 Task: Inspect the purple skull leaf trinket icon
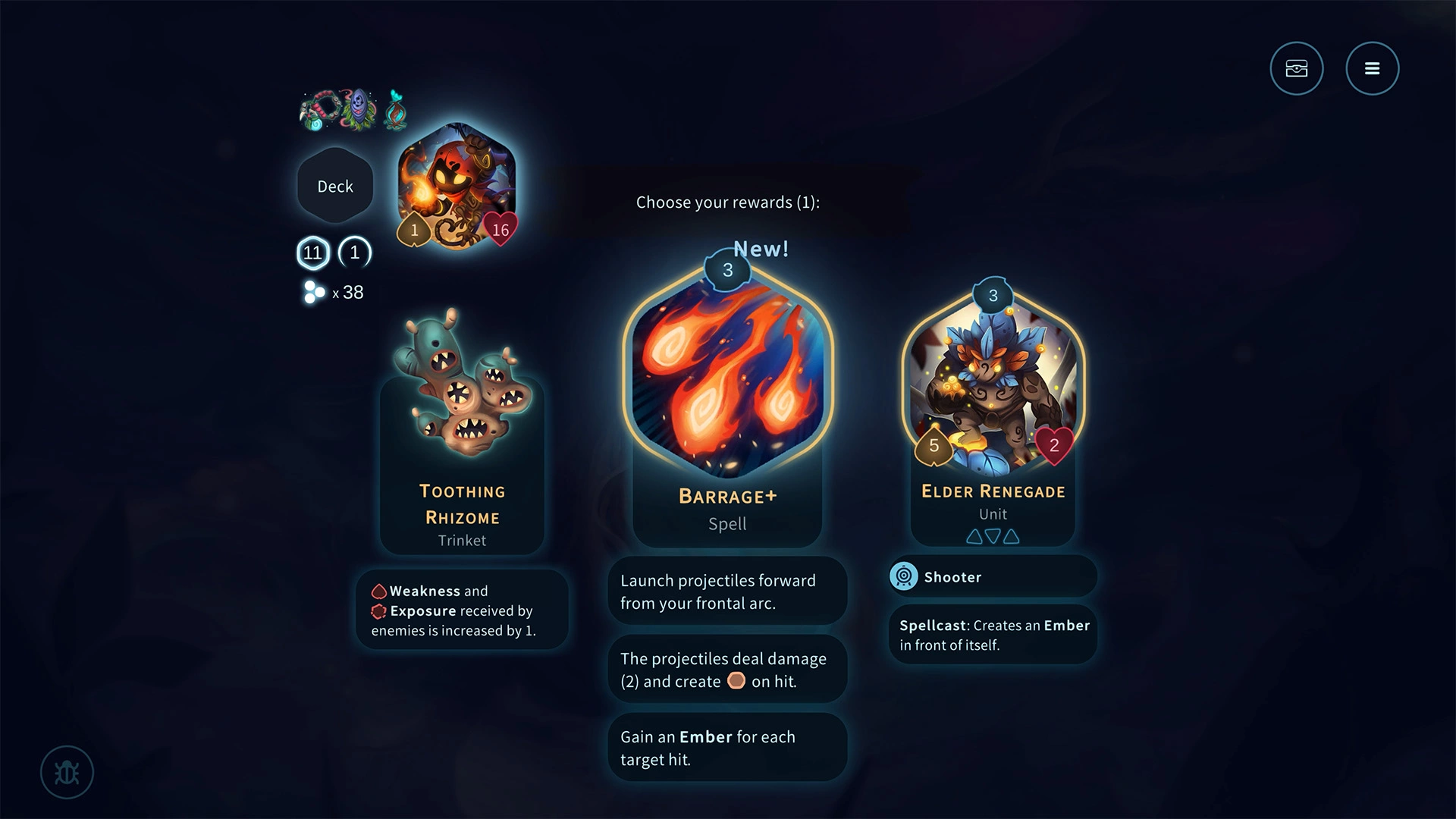click(359, 109)
